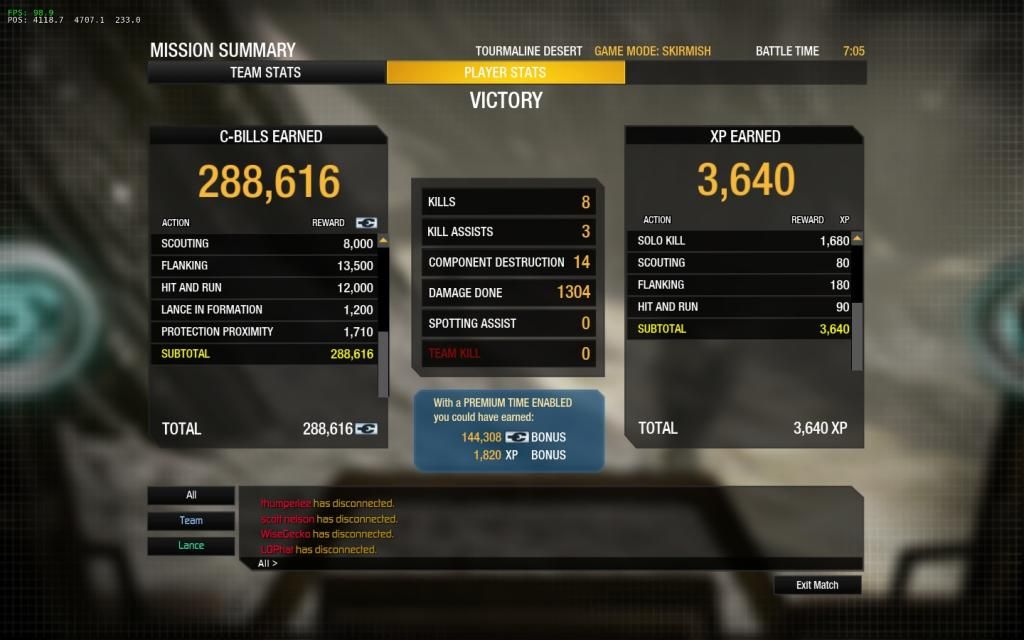1024x640 pixels.
Task: Switch to the Team Stats tab
Action: pyautogui.click(x=266, y=72)
